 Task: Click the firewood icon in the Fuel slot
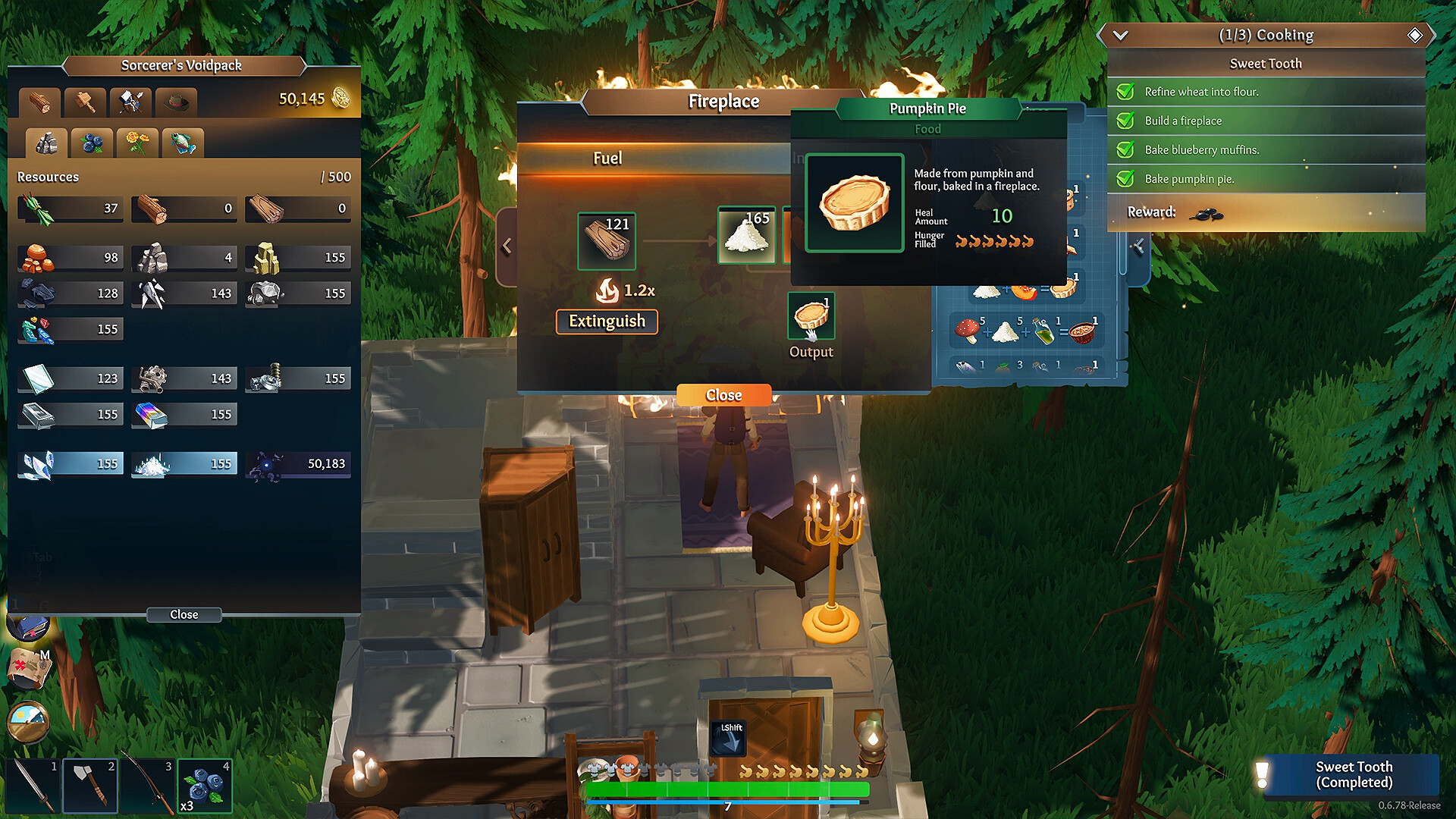(x=607, y=240)
